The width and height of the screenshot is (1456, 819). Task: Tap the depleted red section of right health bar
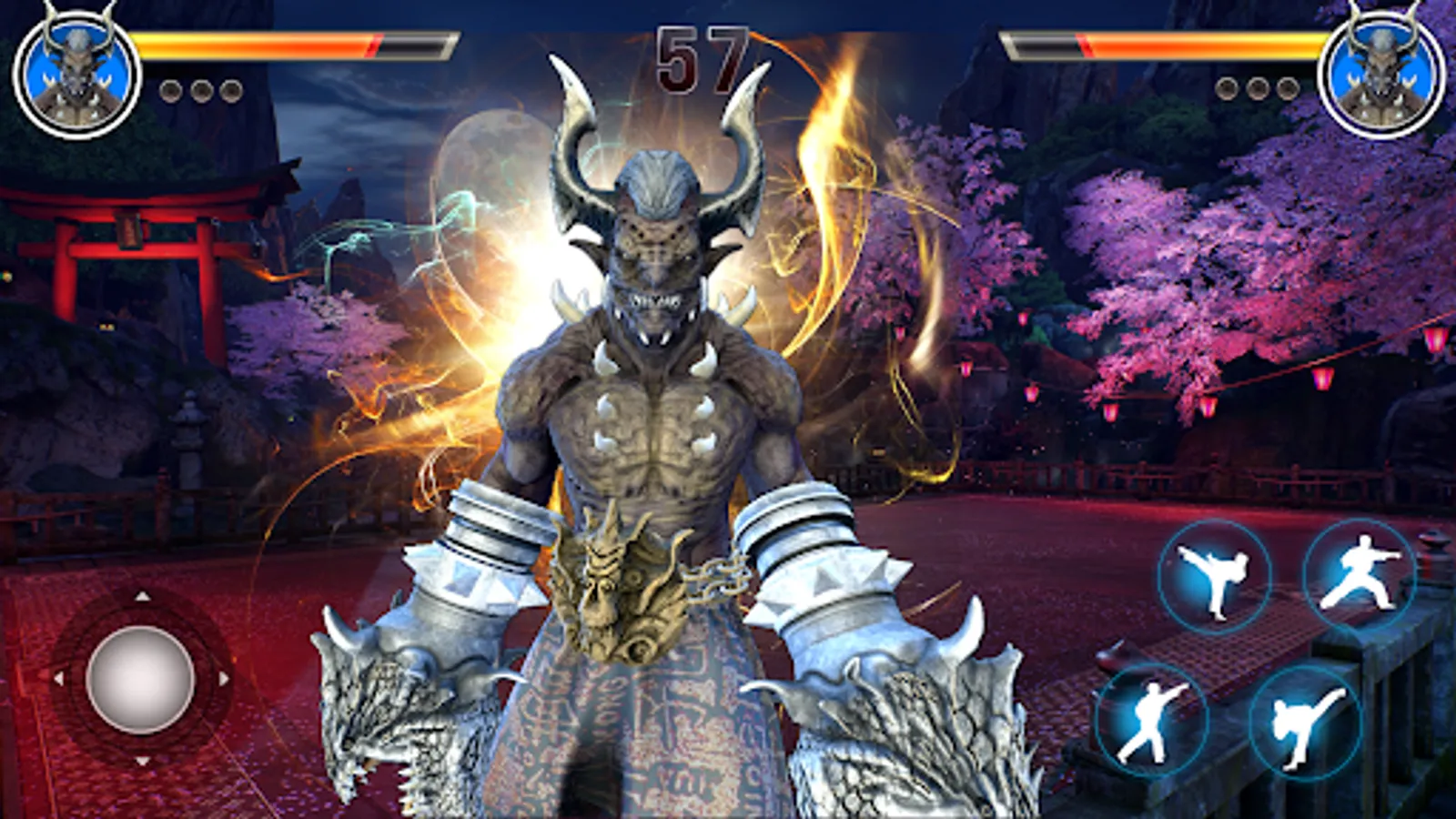1042,43
